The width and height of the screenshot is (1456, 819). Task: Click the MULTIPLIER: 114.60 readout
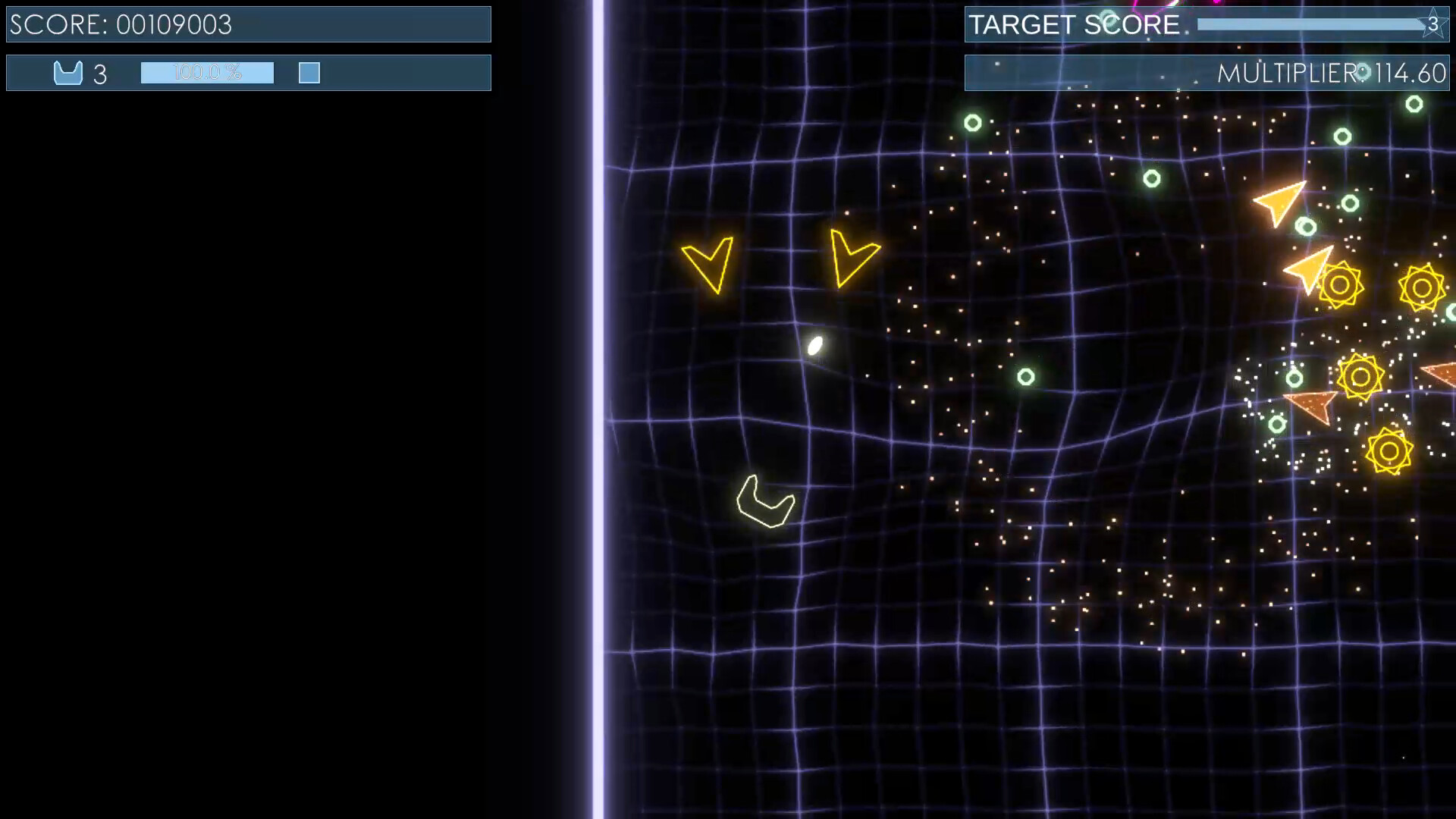click(x=1332, y=74)
